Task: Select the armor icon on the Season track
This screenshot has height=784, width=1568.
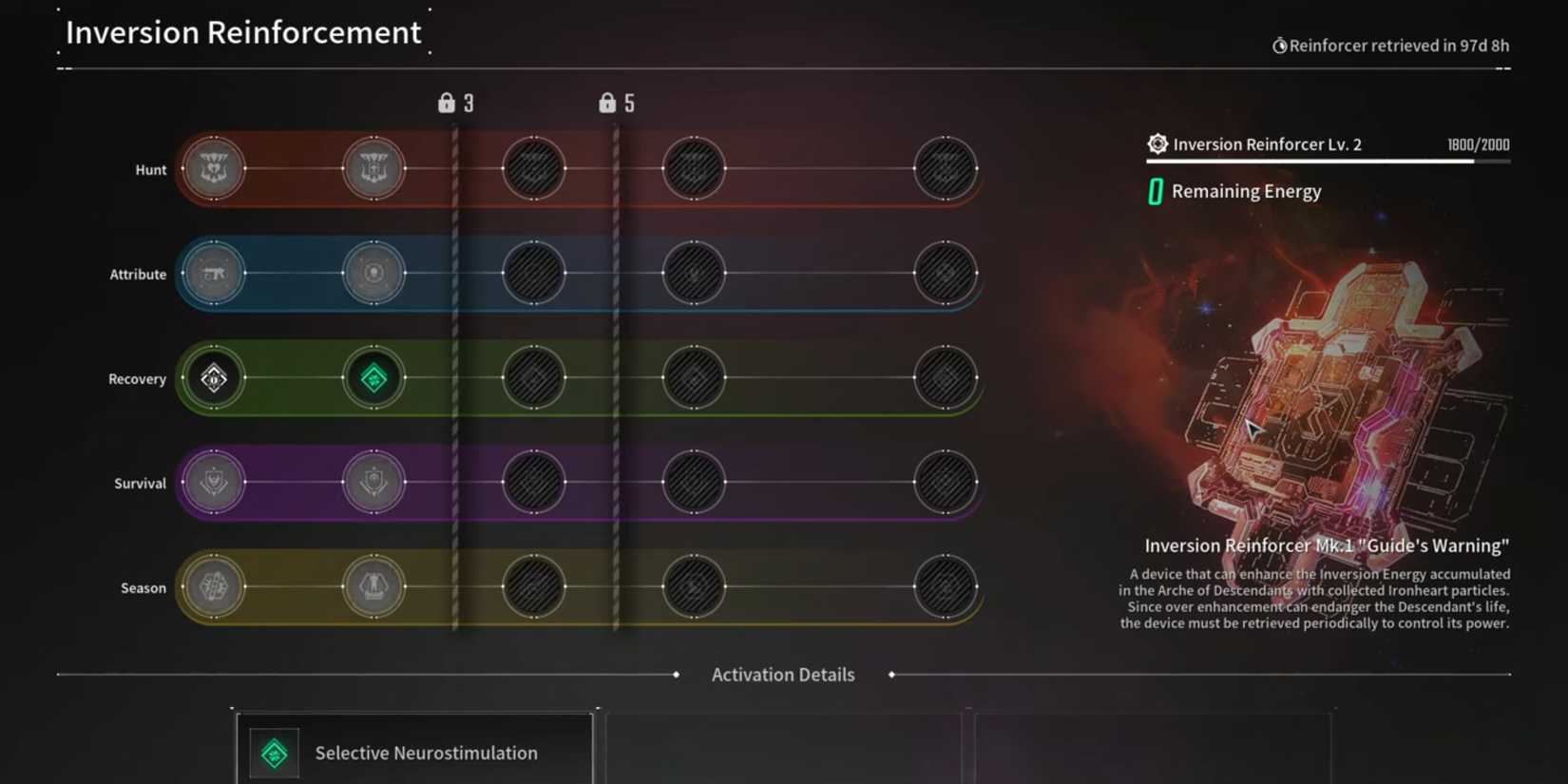Action: point(373,587)
